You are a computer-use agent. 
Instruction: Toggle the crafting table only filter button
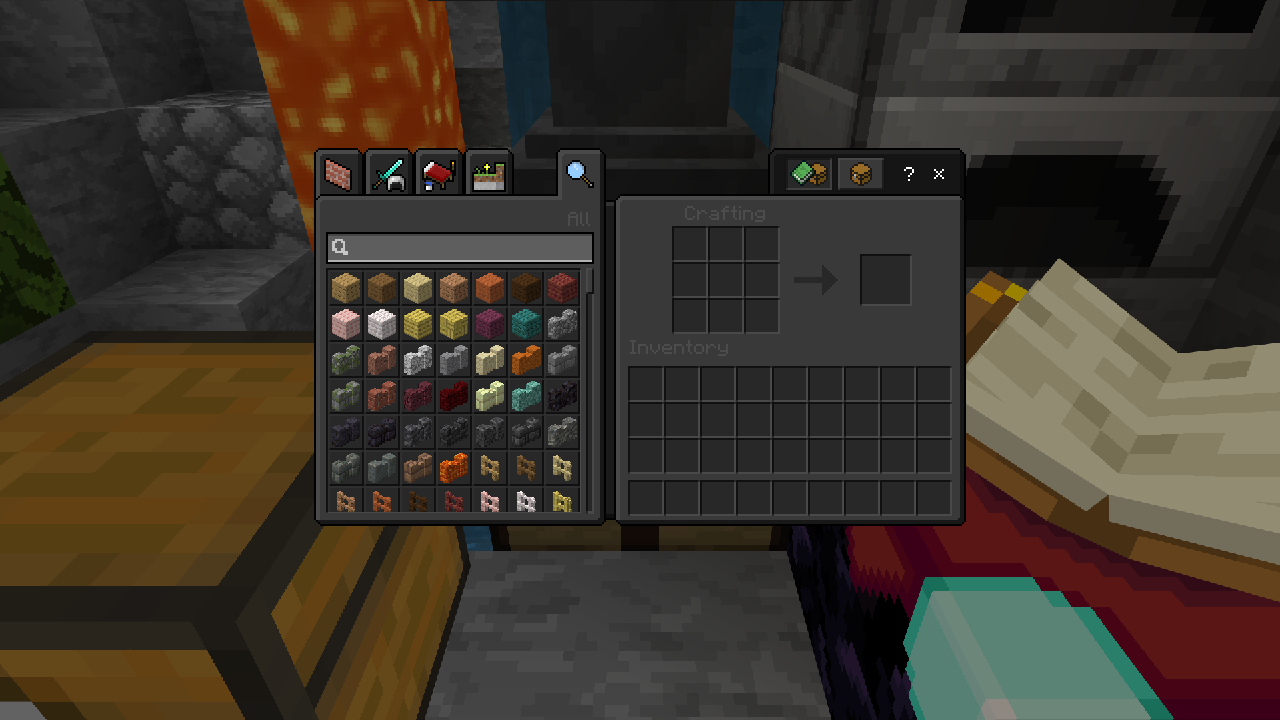(860, 174)
